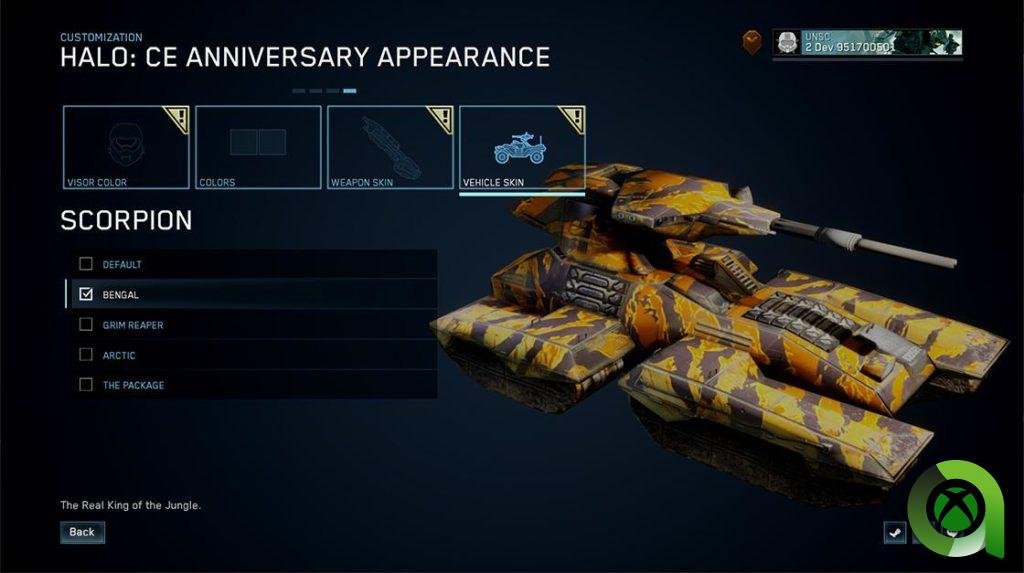Select the Weapon Skin category tile

(390, 147)
